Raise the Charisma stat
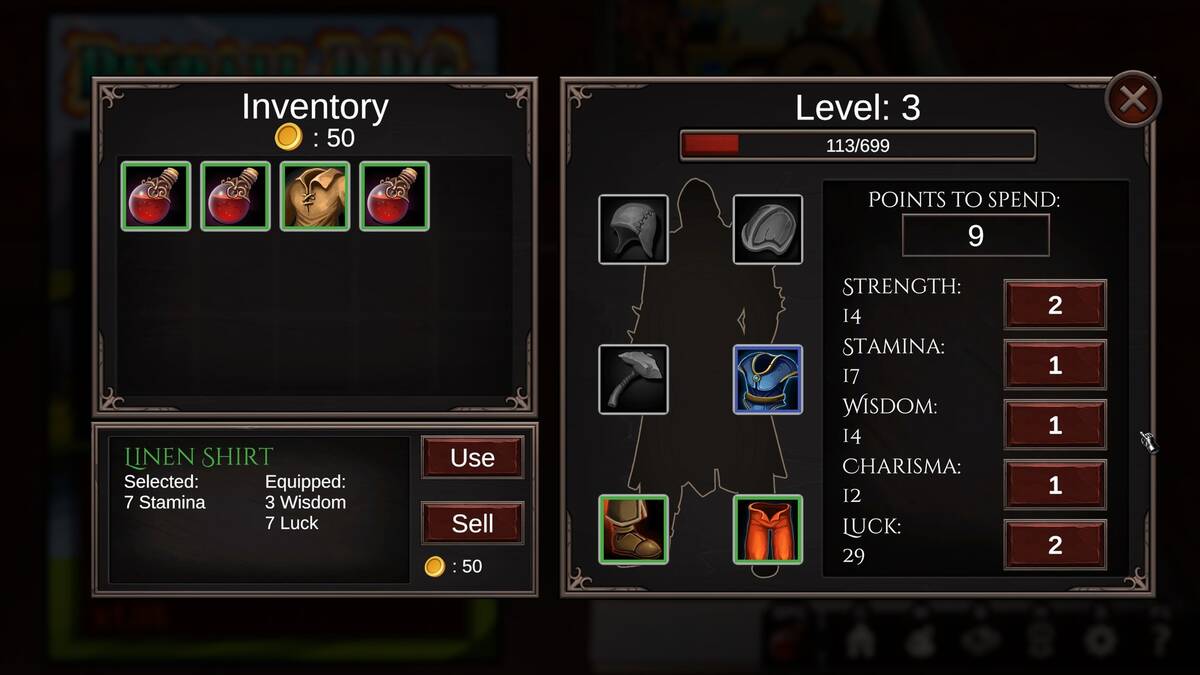The width and height of the screenshot is (1200, 675). coord(1055,485)
